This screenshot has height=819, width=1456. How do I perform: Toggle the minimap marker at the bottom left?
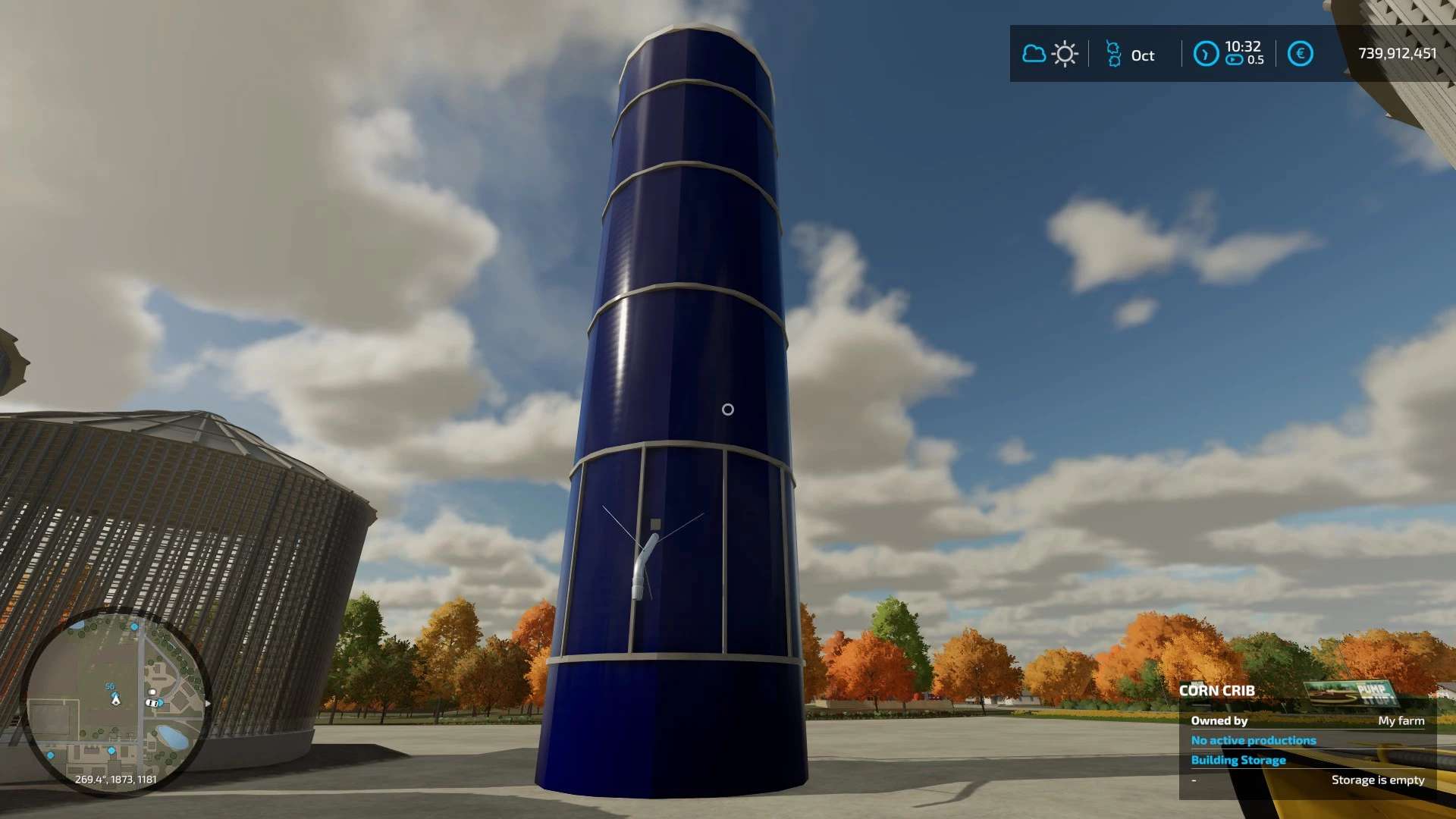(x=51, y=755)
